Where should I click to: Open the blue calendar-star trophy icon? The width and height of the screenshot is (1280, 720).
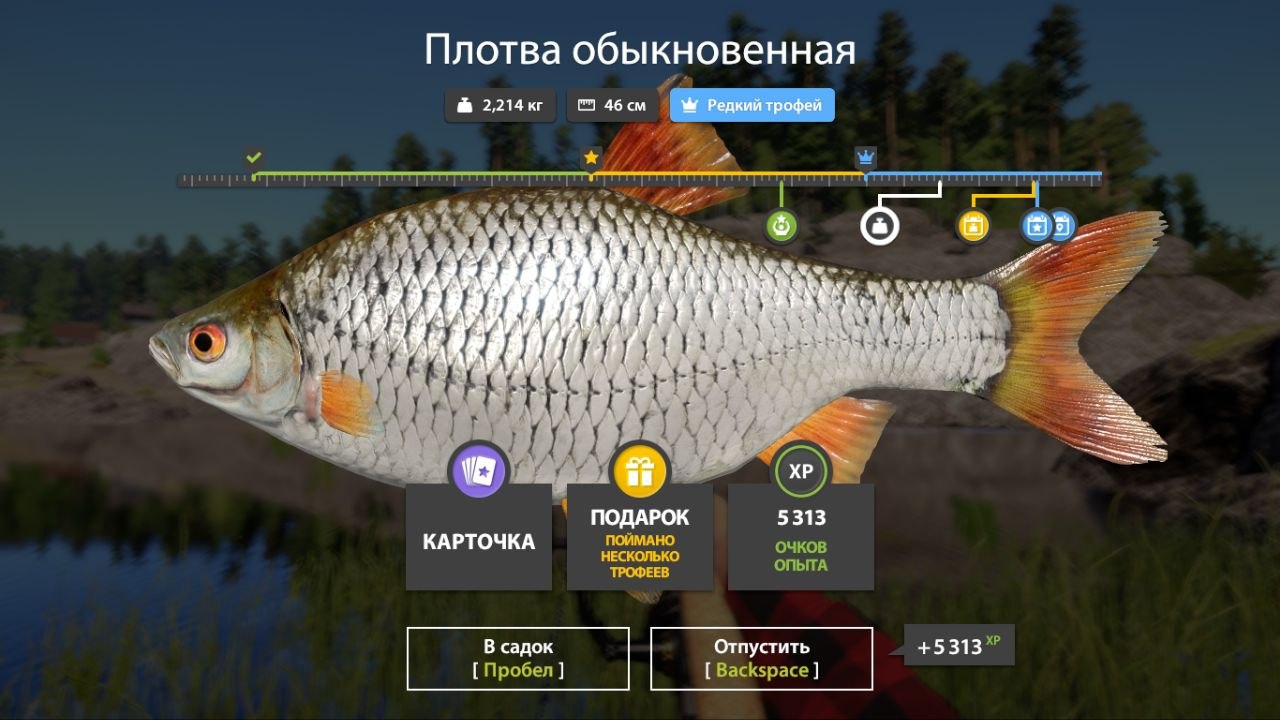click(x=1037, y=226)
